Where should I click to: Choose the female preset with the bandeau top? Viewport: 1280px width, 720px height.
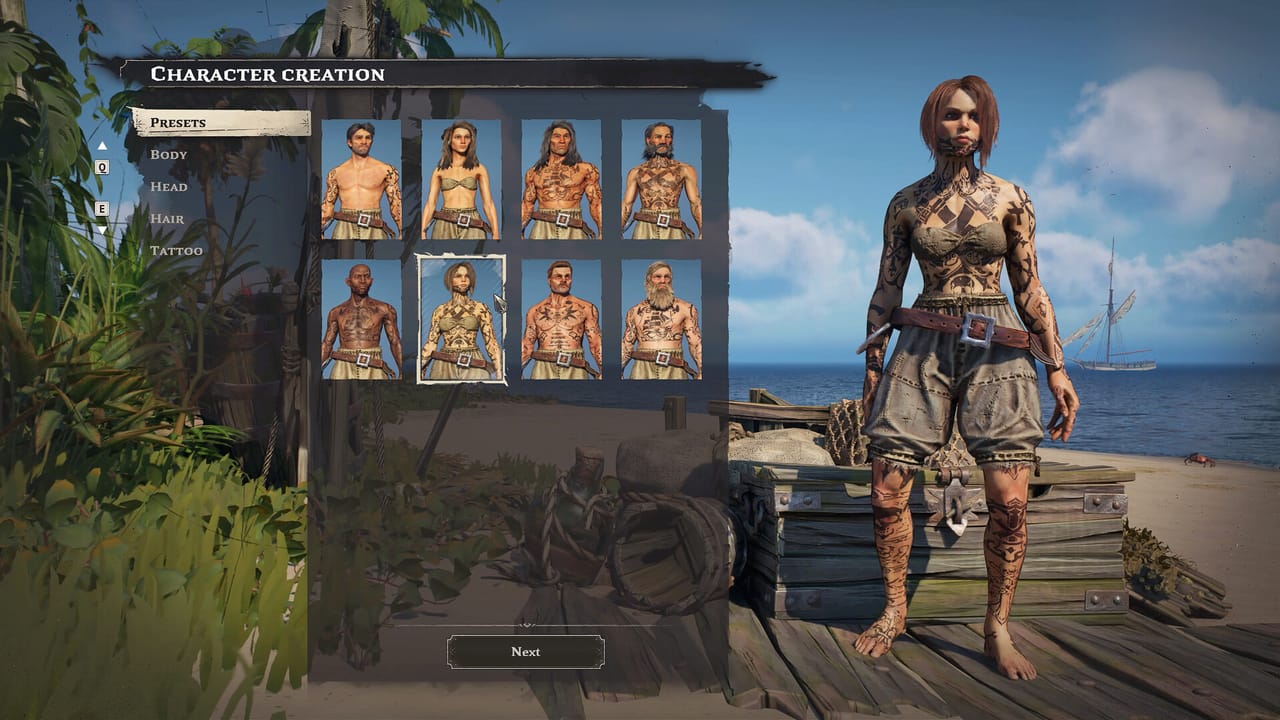[462, 180]
